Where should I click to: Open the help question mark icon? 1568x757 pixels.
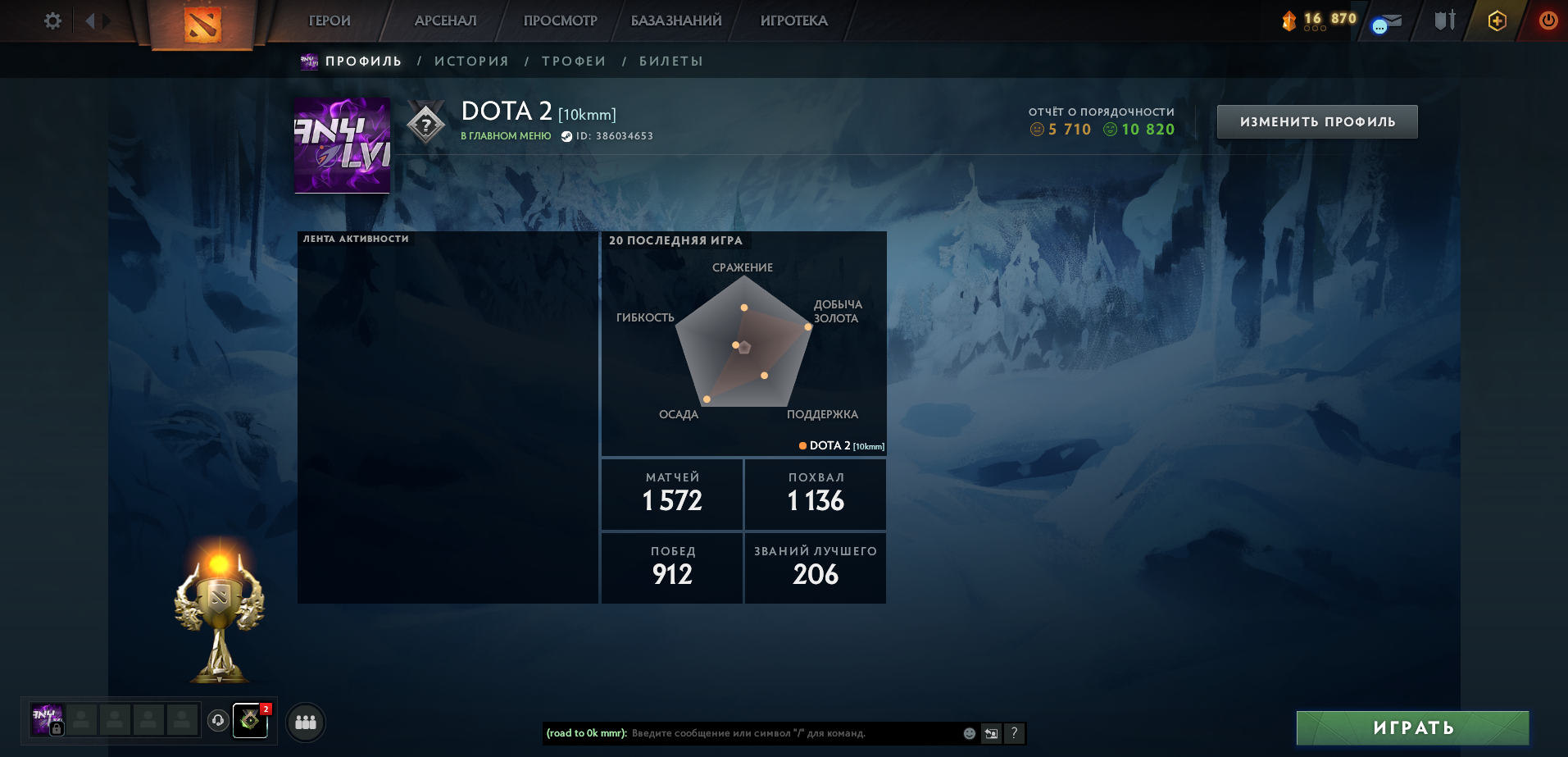point(1015,733)
